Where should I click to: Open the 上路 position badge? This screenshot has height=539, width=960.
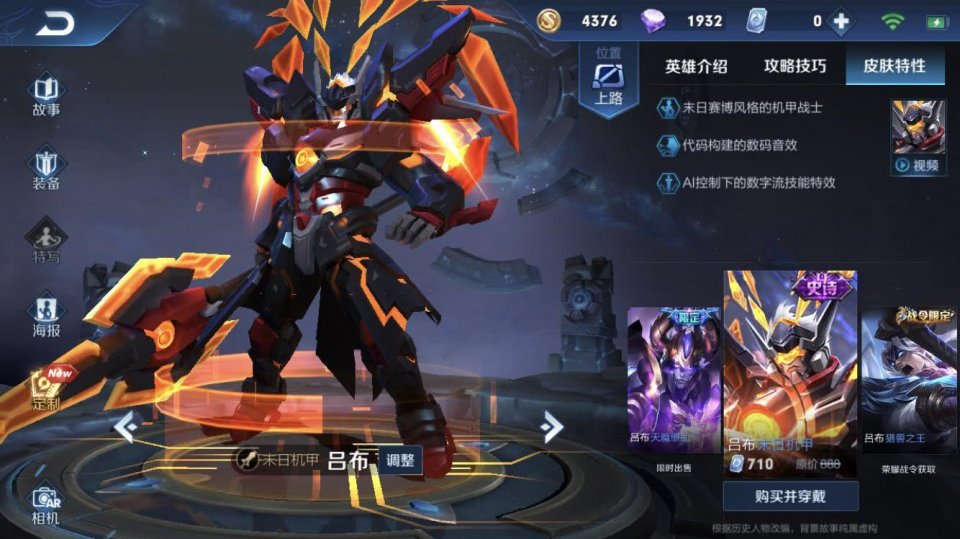click(x=608, y=82)
